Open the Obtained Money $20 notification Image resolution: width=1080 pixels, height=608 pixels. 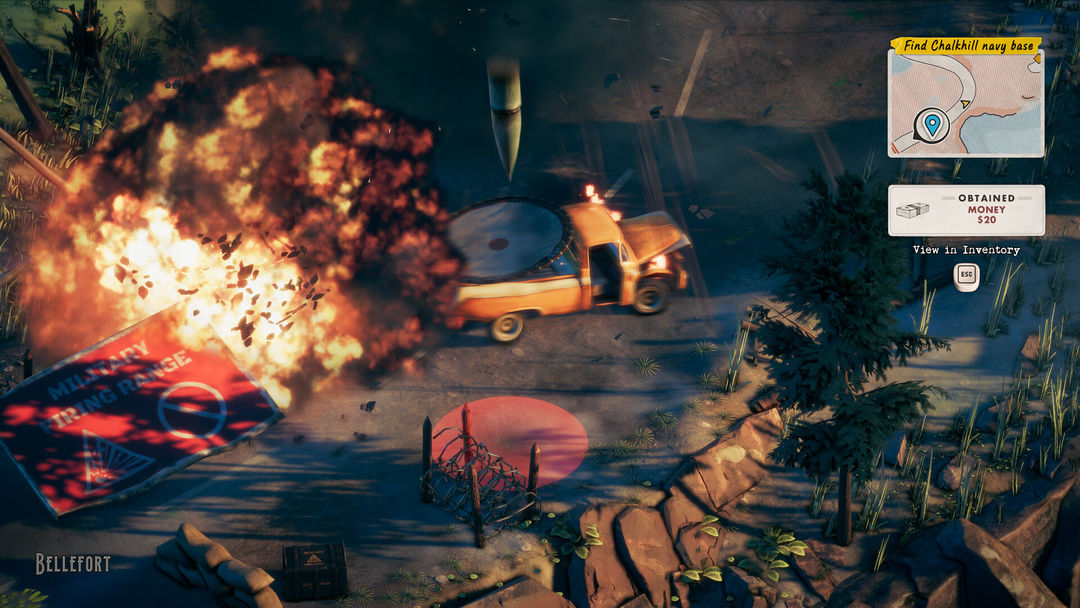(966, 210)
